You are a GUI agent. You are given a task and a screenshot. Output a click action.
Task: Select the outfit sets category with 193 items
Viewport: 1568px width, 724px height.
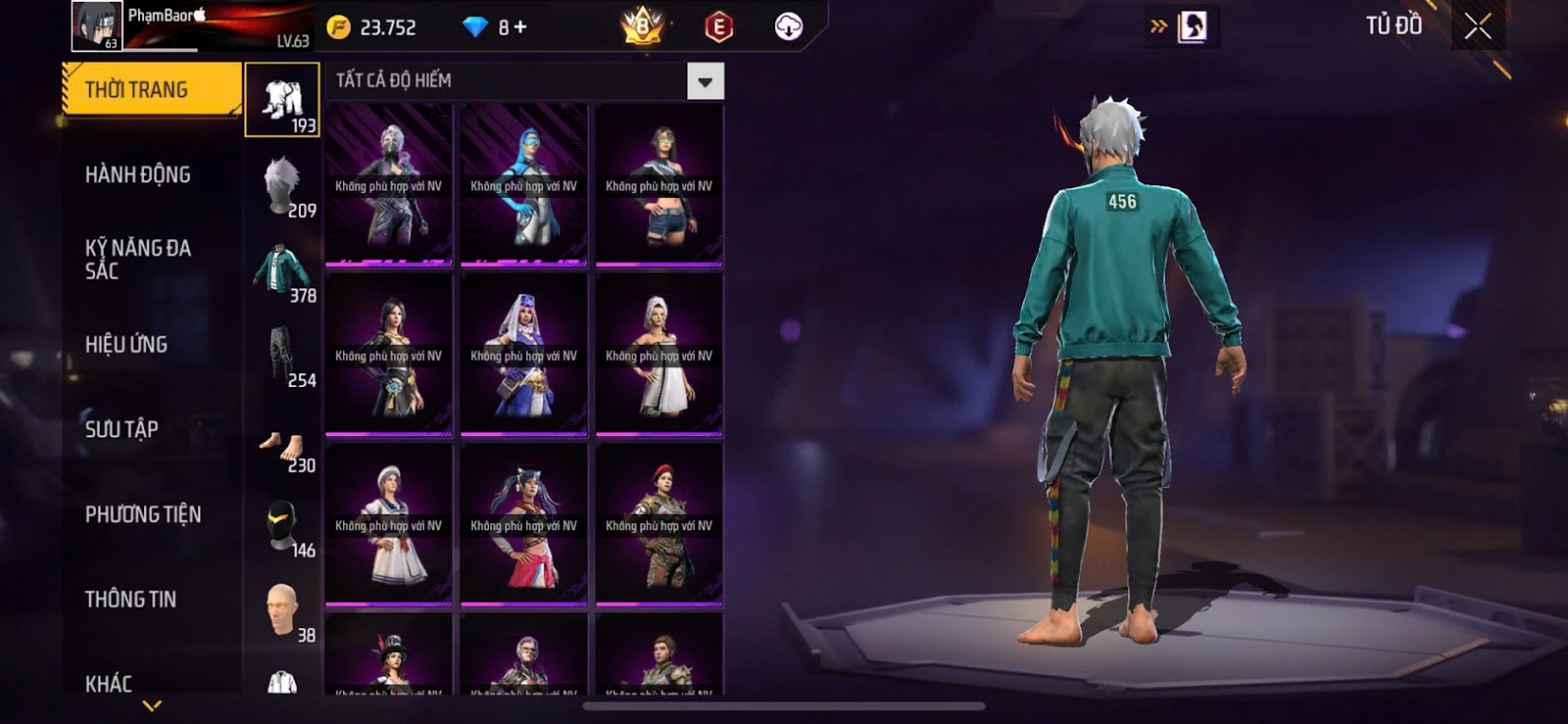[x=282, y=100]
